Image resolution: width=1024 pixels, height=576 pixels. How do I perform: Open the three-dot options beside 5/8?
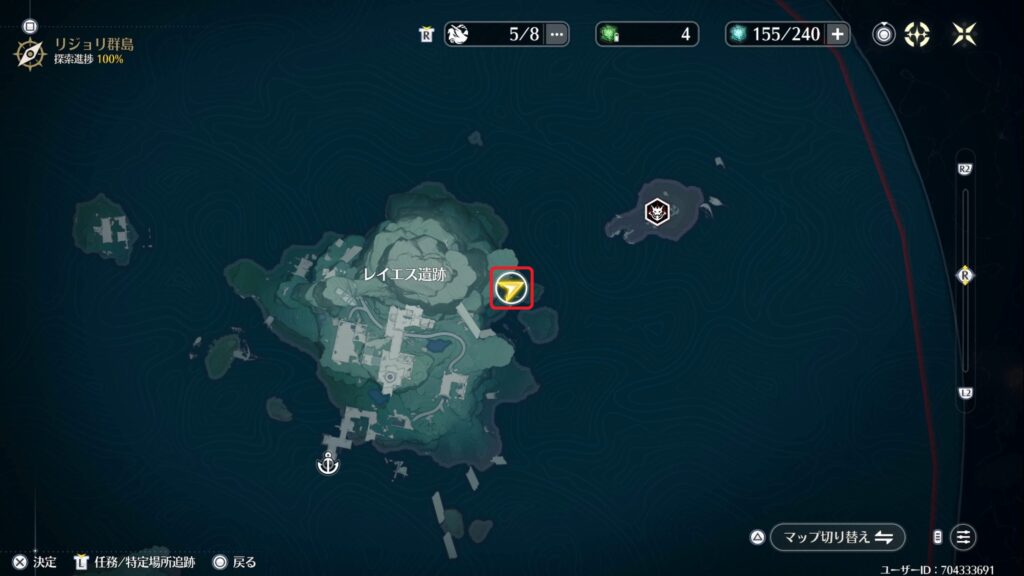coord(557,34)
